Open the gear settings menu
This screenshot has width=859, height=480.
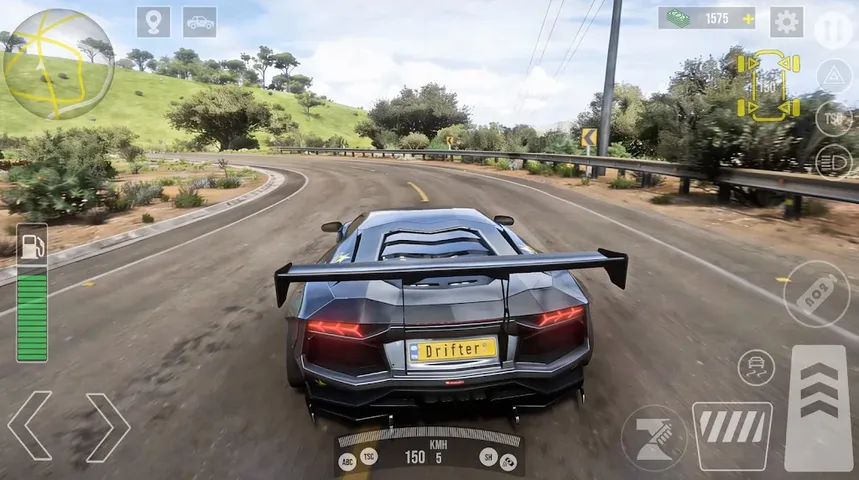(786, 22)
